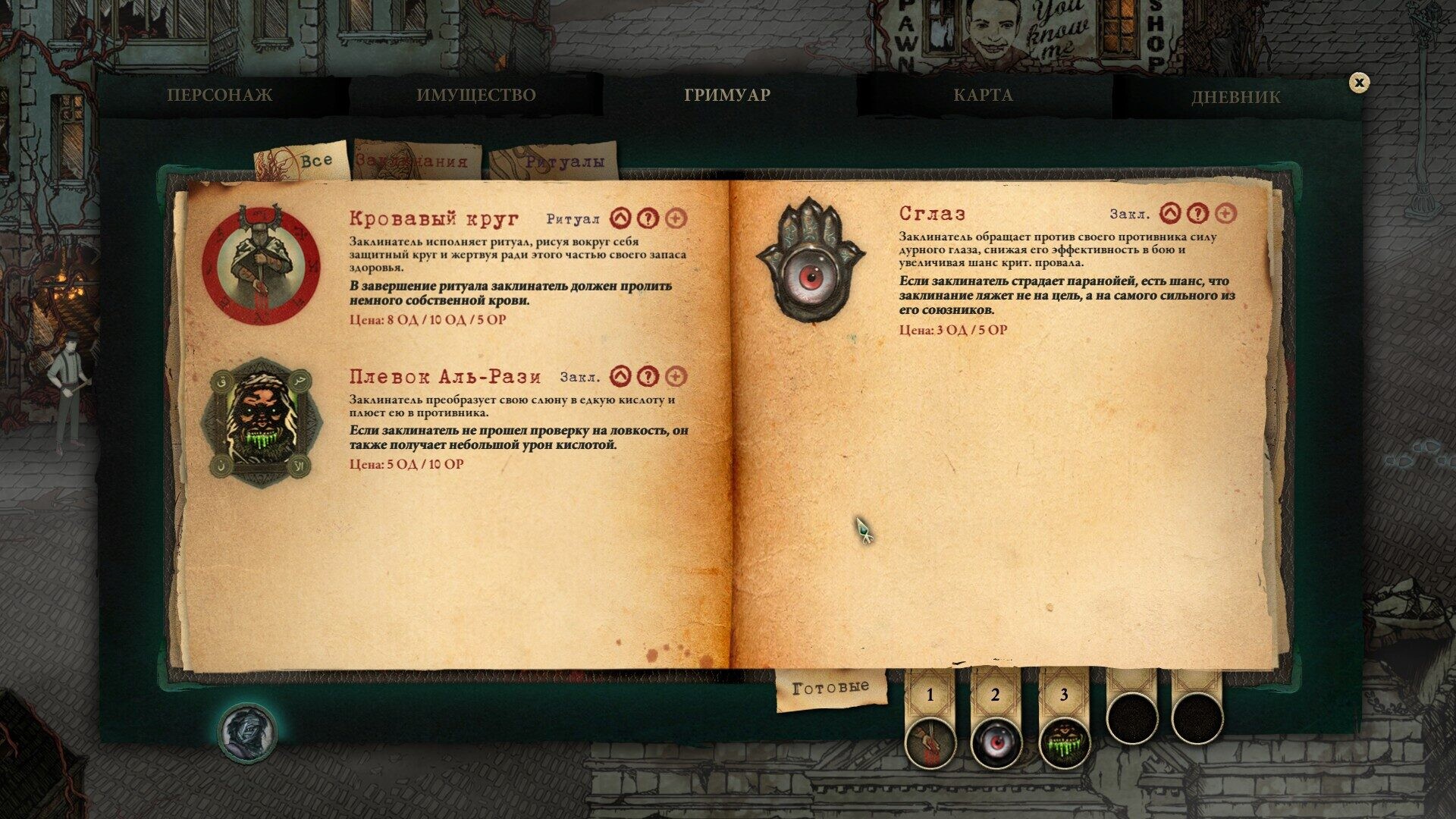This screenshot has height=819, width=1456.
Task: Switch to the Дневник tab
Action: (1235, 97)
